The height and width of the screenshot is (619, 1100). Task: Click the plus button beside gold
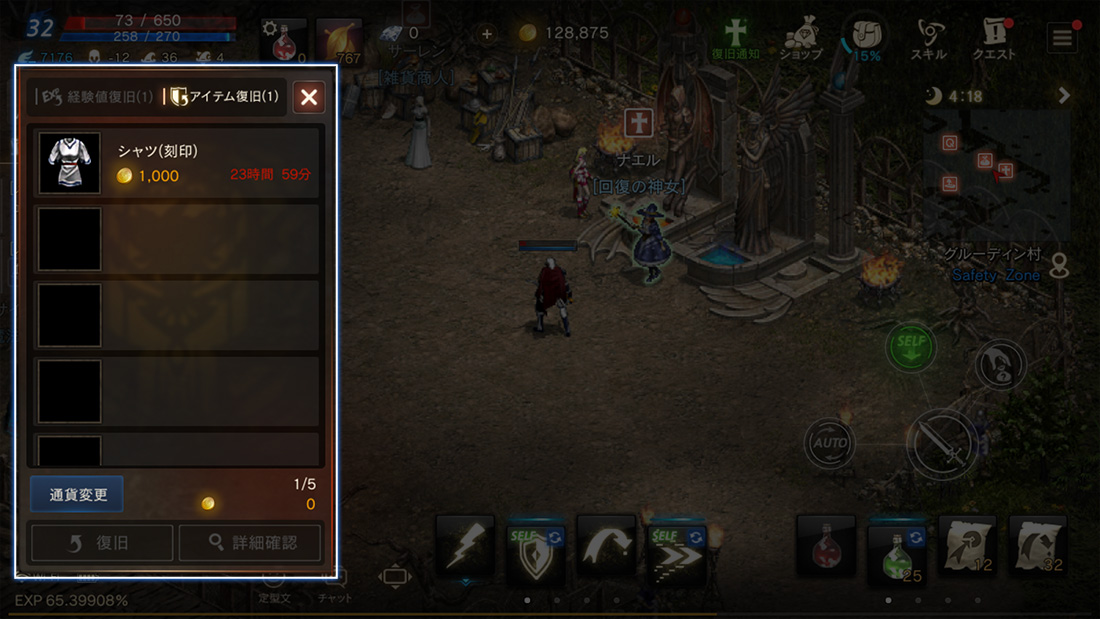coord(487,33)
